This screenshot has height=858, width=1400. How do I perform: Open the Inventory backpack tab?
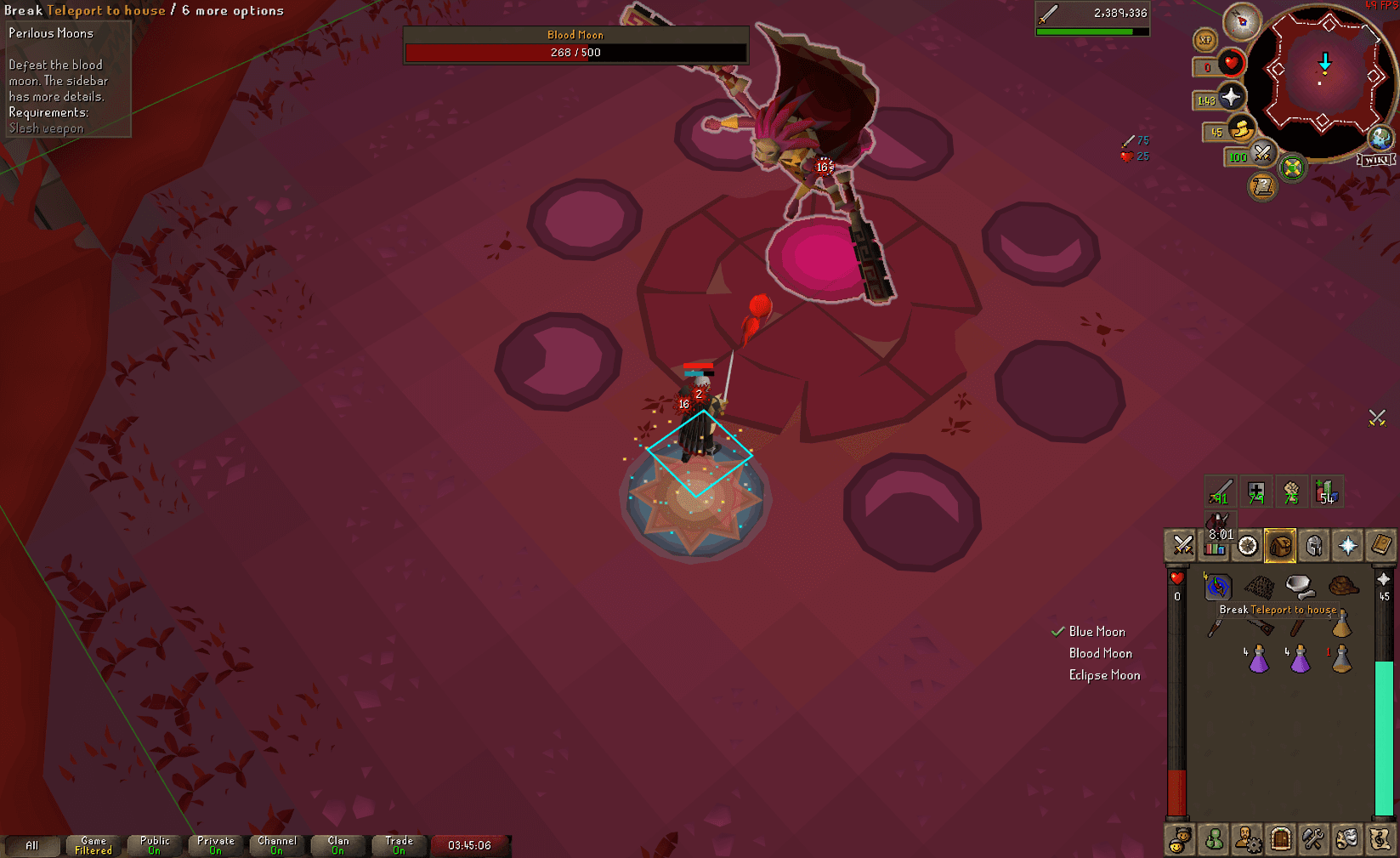tap(1280, 545)
